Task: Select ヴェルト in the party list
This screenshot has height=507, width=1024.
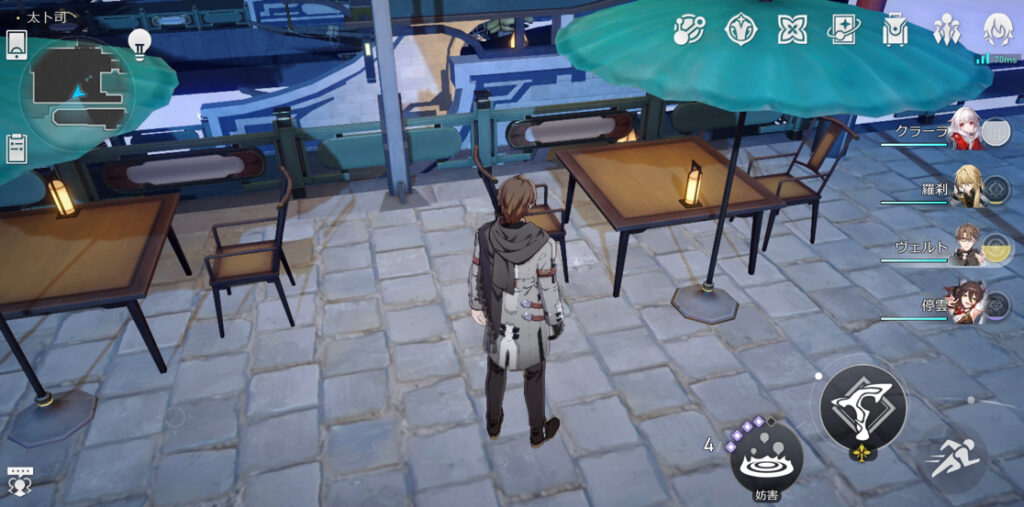Action: [966, 245]
